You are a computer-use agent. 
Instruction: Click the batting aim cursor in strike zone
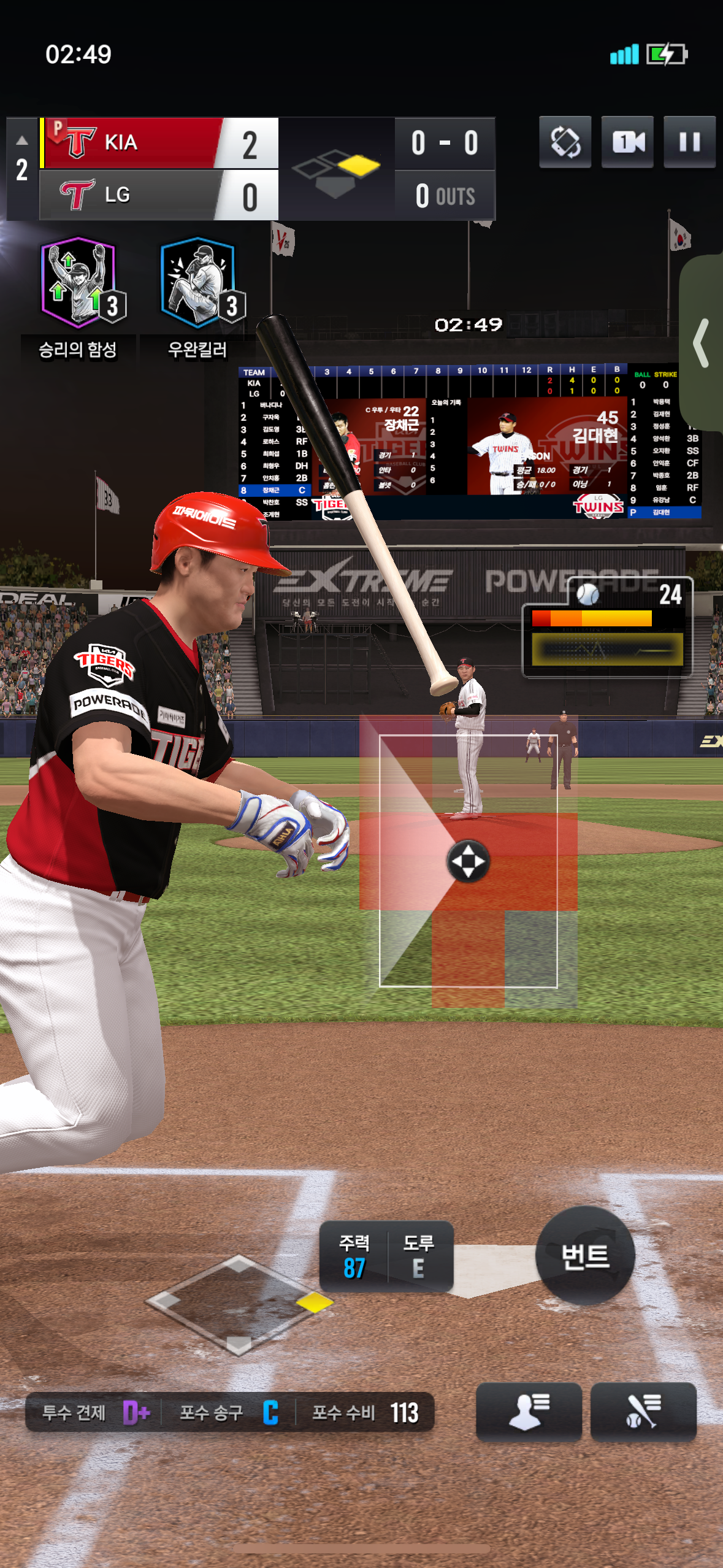point(468,861)
